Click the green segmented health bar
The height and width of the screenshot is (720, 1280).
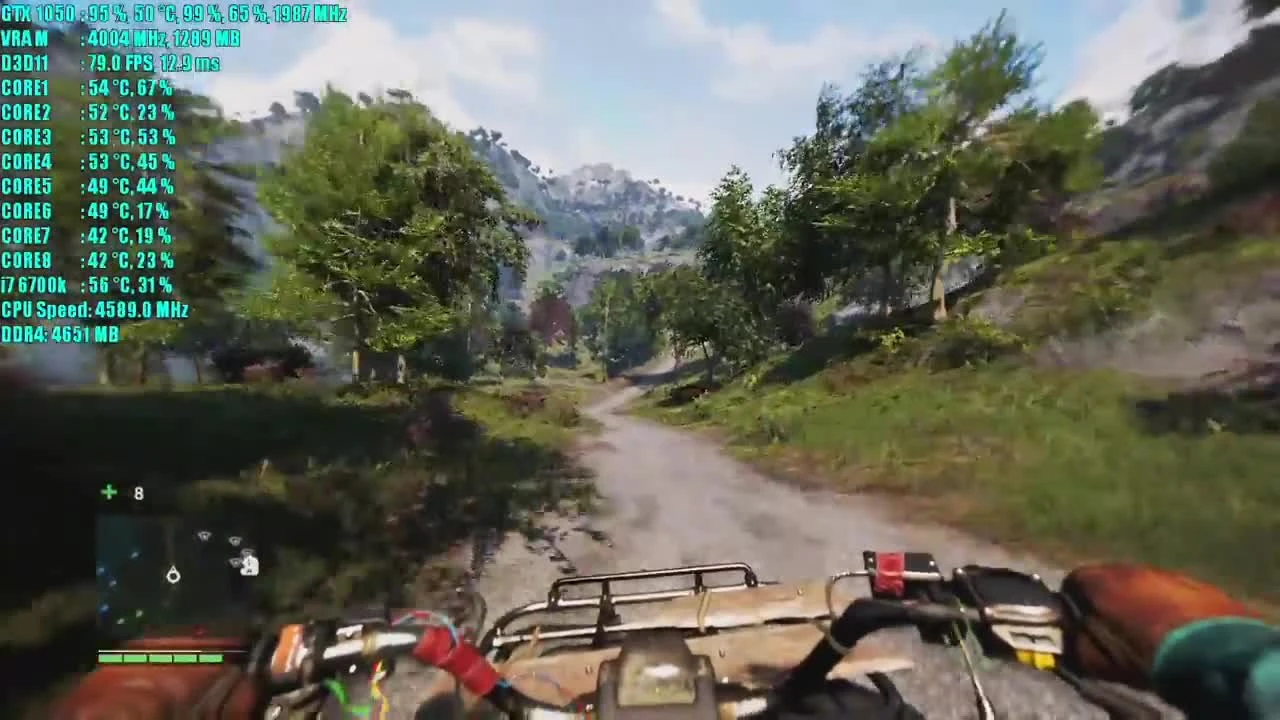tap(160, 658)
